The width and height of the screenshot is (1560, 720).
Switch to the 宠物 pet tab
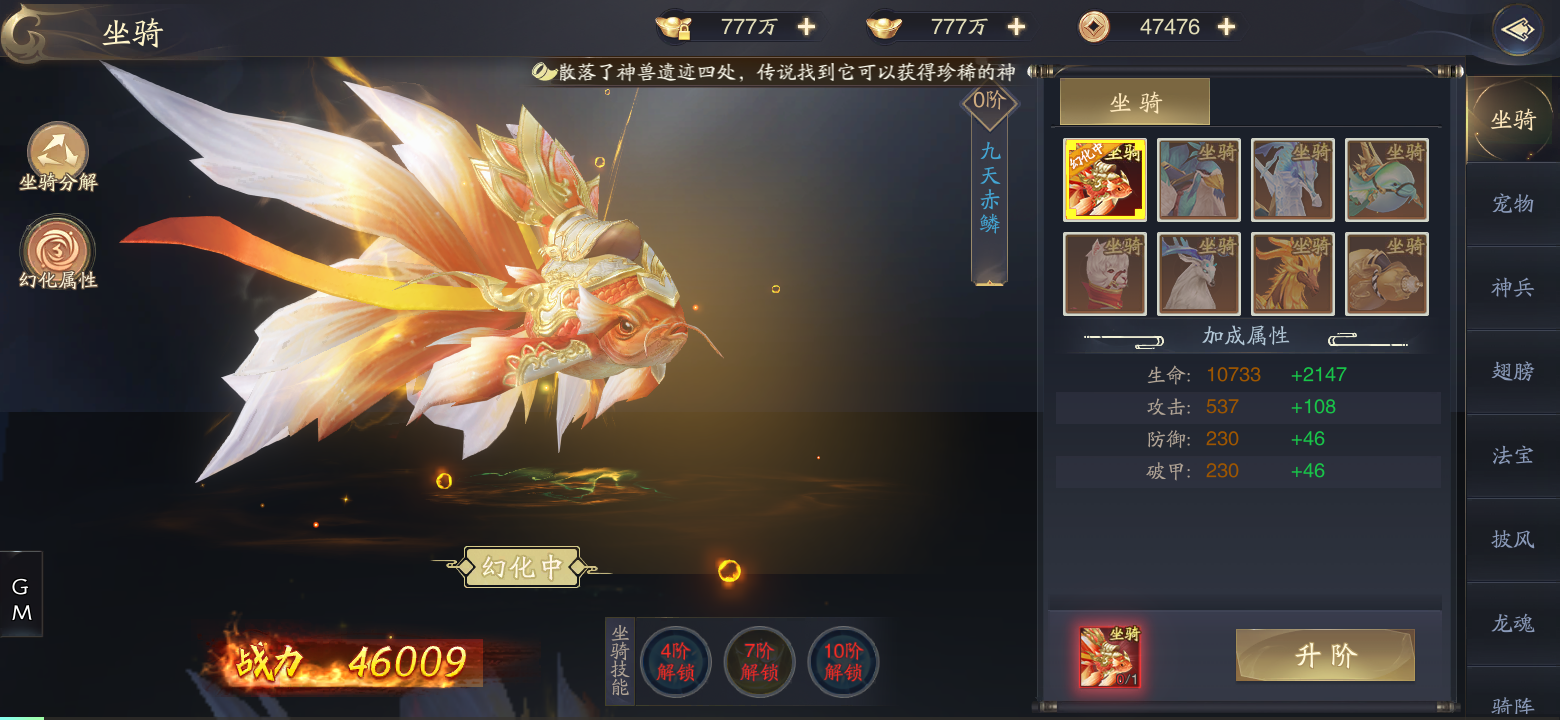pos(1513,204)
